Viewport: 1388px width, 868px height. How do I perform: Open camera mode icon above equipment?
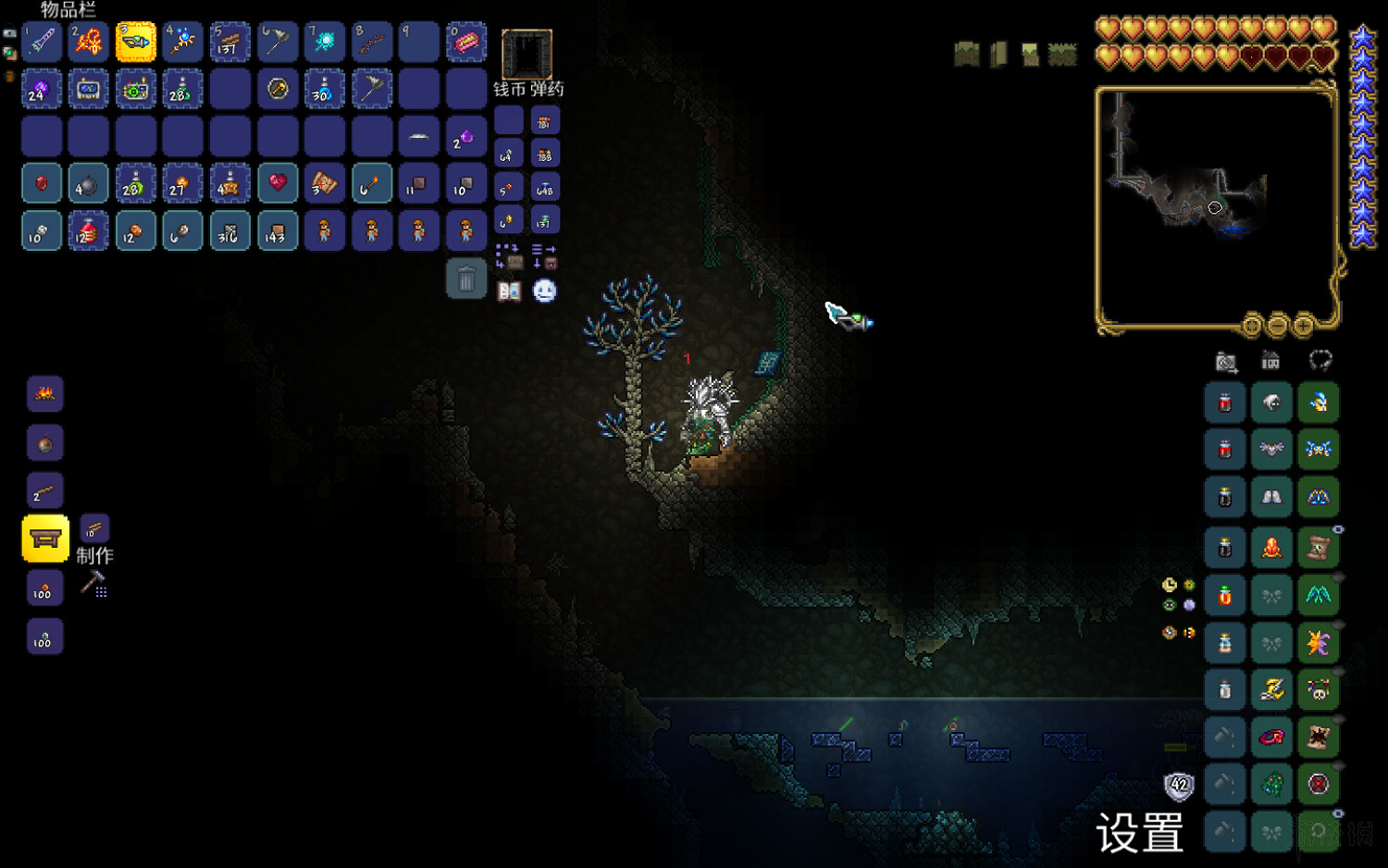coord(1226,362)
